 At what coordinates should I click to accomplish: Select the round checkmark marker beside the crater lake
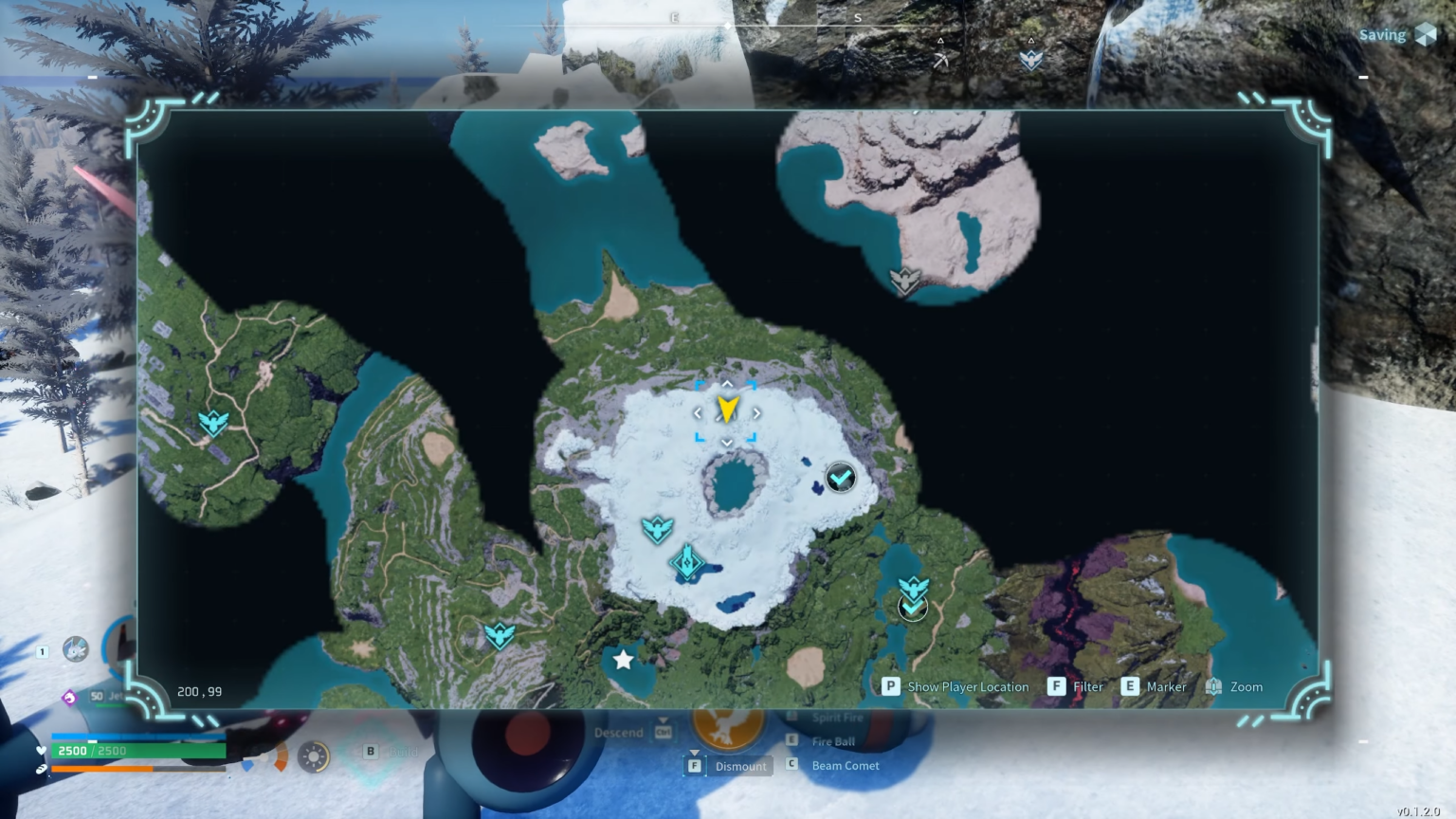841,477
